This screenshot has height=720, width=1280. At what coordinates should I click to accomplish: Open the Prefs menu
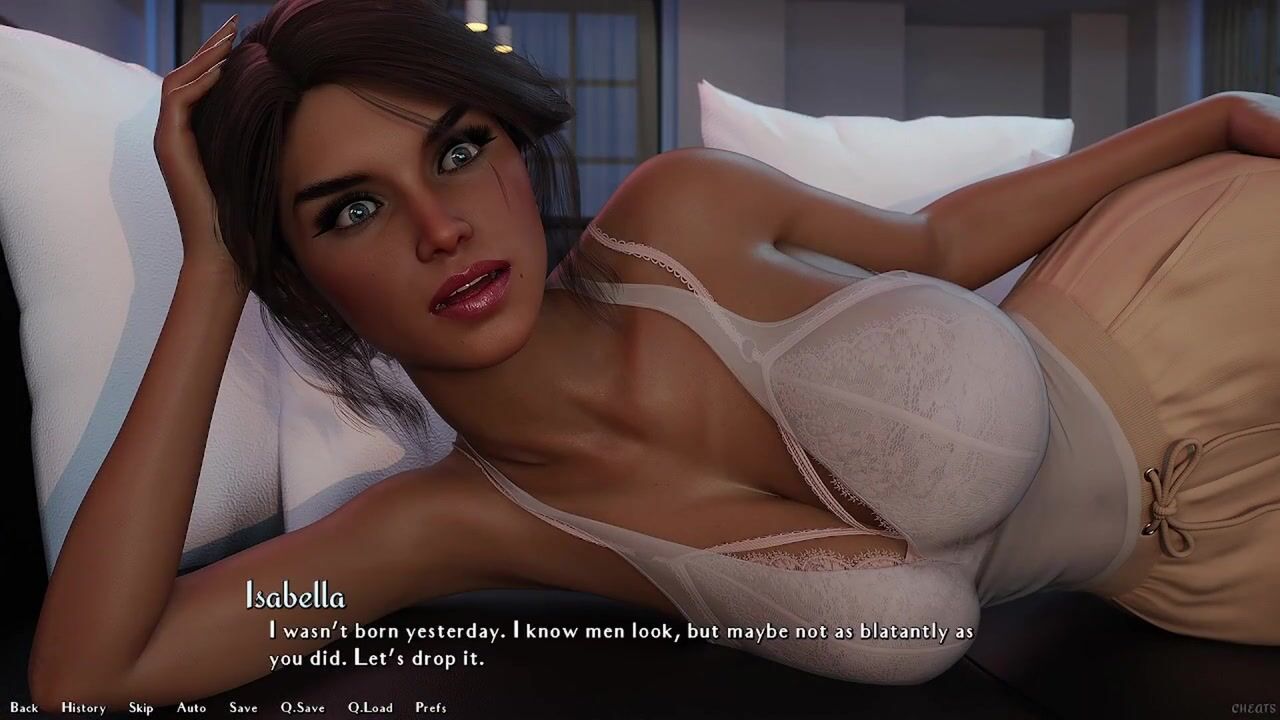[431, 707]
